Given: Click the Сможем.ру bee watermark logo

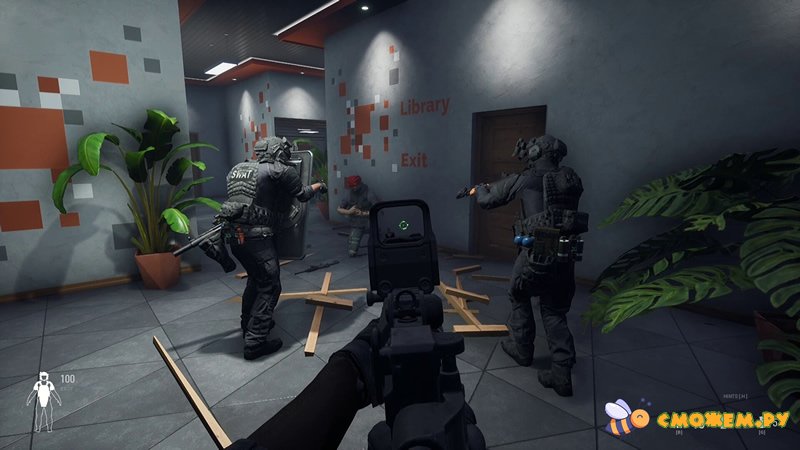Looking at the screenshot, I should click(622, 417).
